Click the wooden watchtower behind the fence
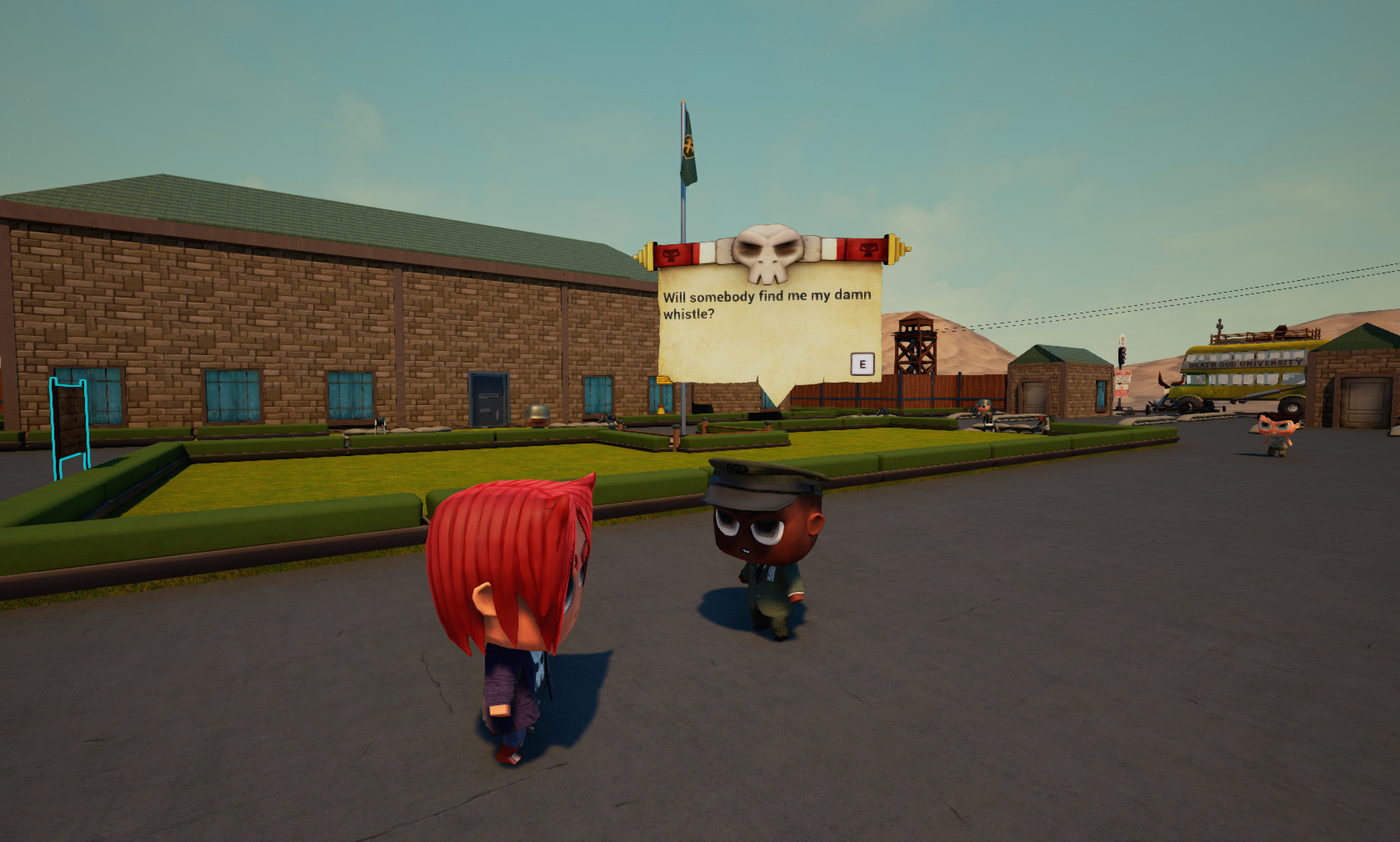Image resolution: width=1400 pixels, height=842 pixels. (917, 350)
